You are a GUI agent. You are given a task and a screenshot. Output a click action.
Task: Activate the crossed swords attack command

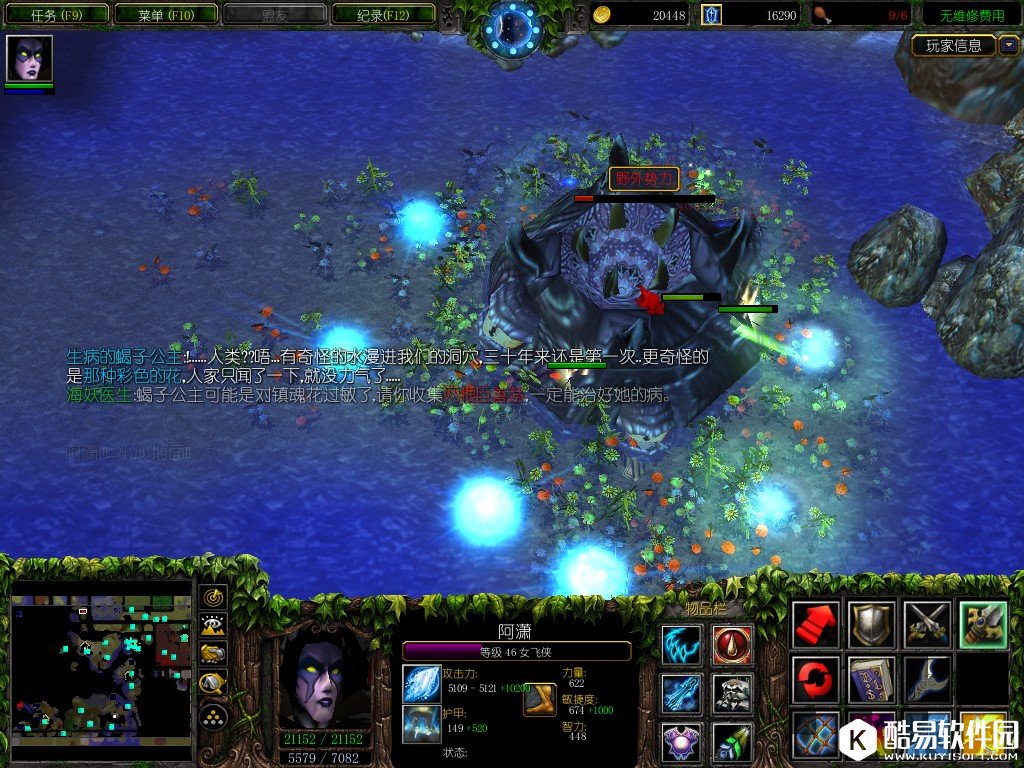pos(925,625)
